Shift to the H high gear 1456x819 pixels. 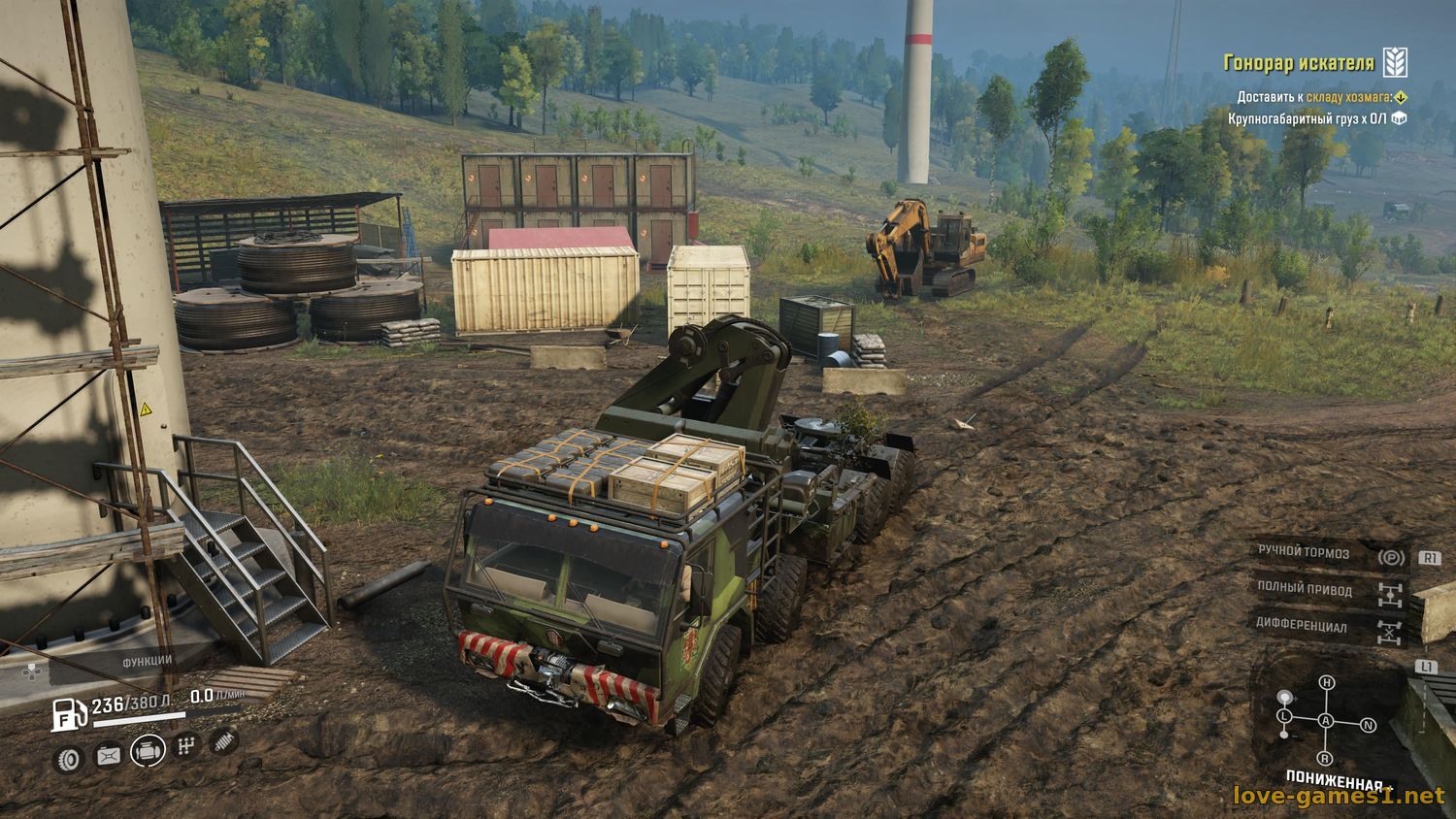[x=1326, y=683]
